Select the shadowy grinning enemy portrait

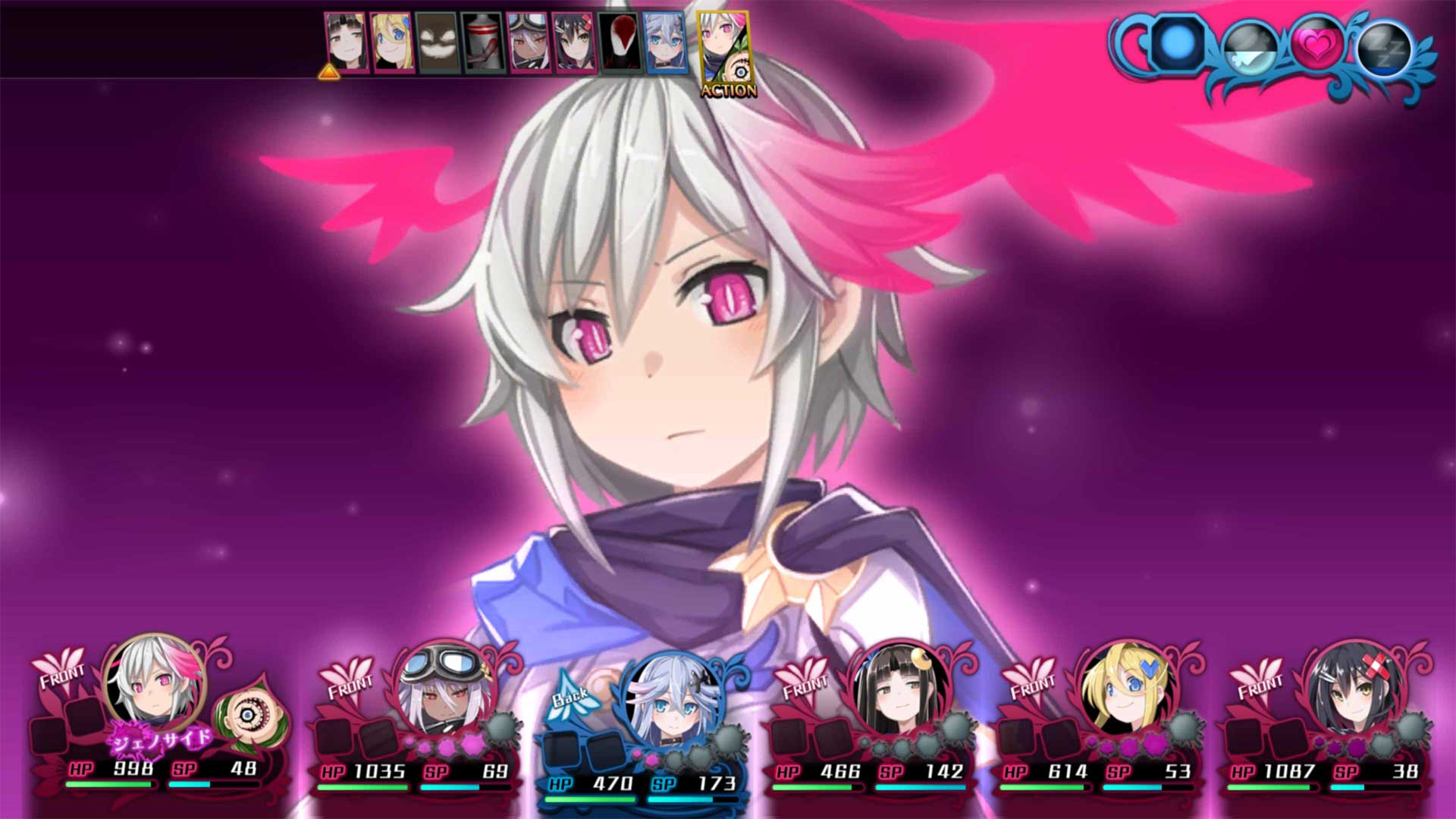[x=436, y=42]
